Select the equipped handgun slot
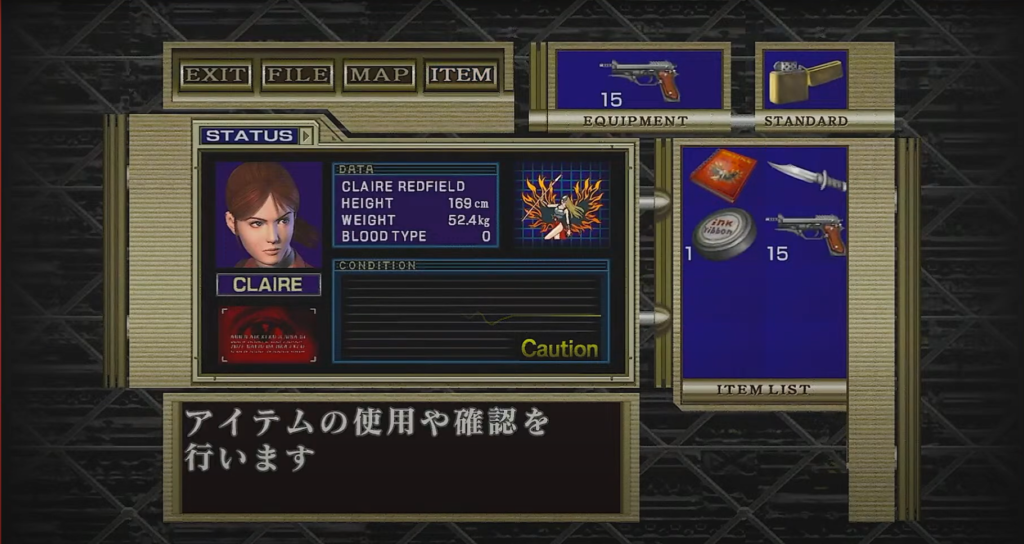 coord(640,79)
